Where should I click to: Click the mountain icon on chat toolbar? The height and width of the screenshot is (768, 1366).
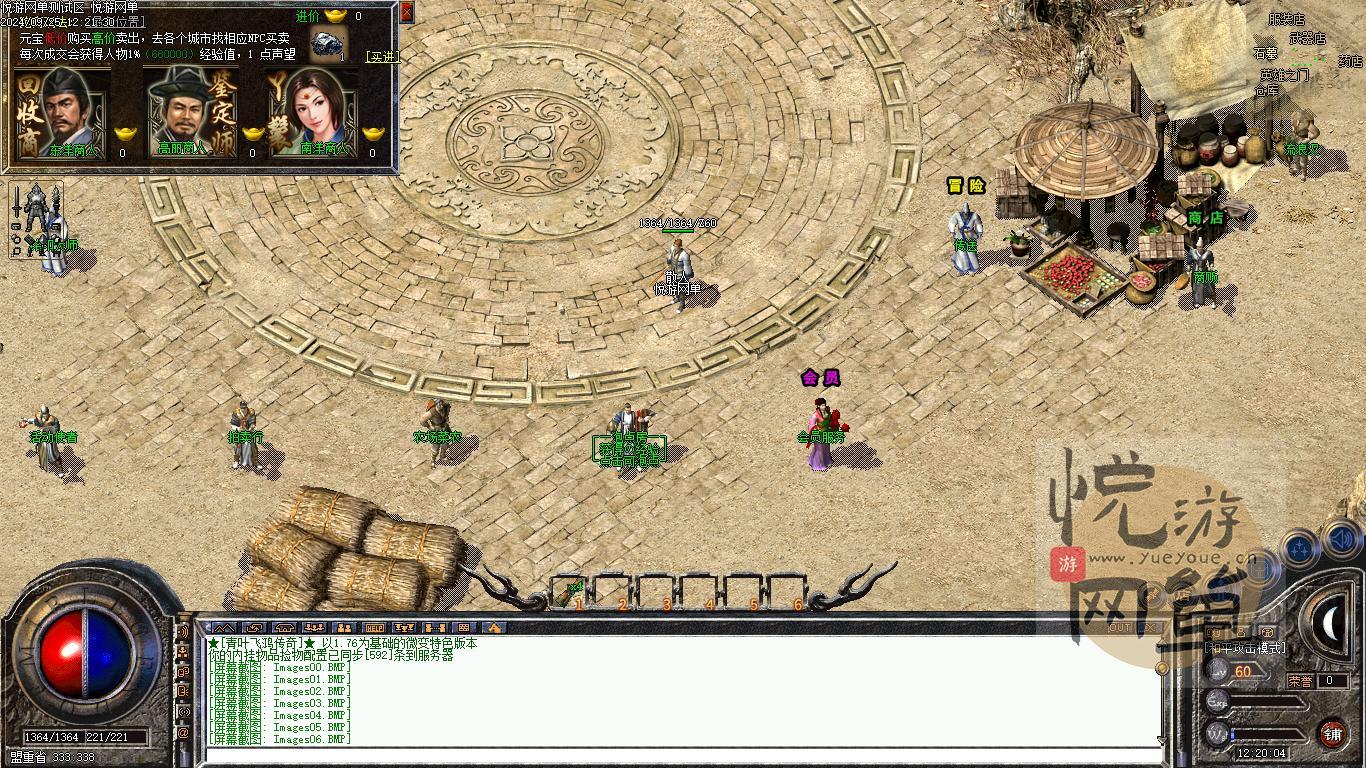pyautogui.click(x=225, y=628)
